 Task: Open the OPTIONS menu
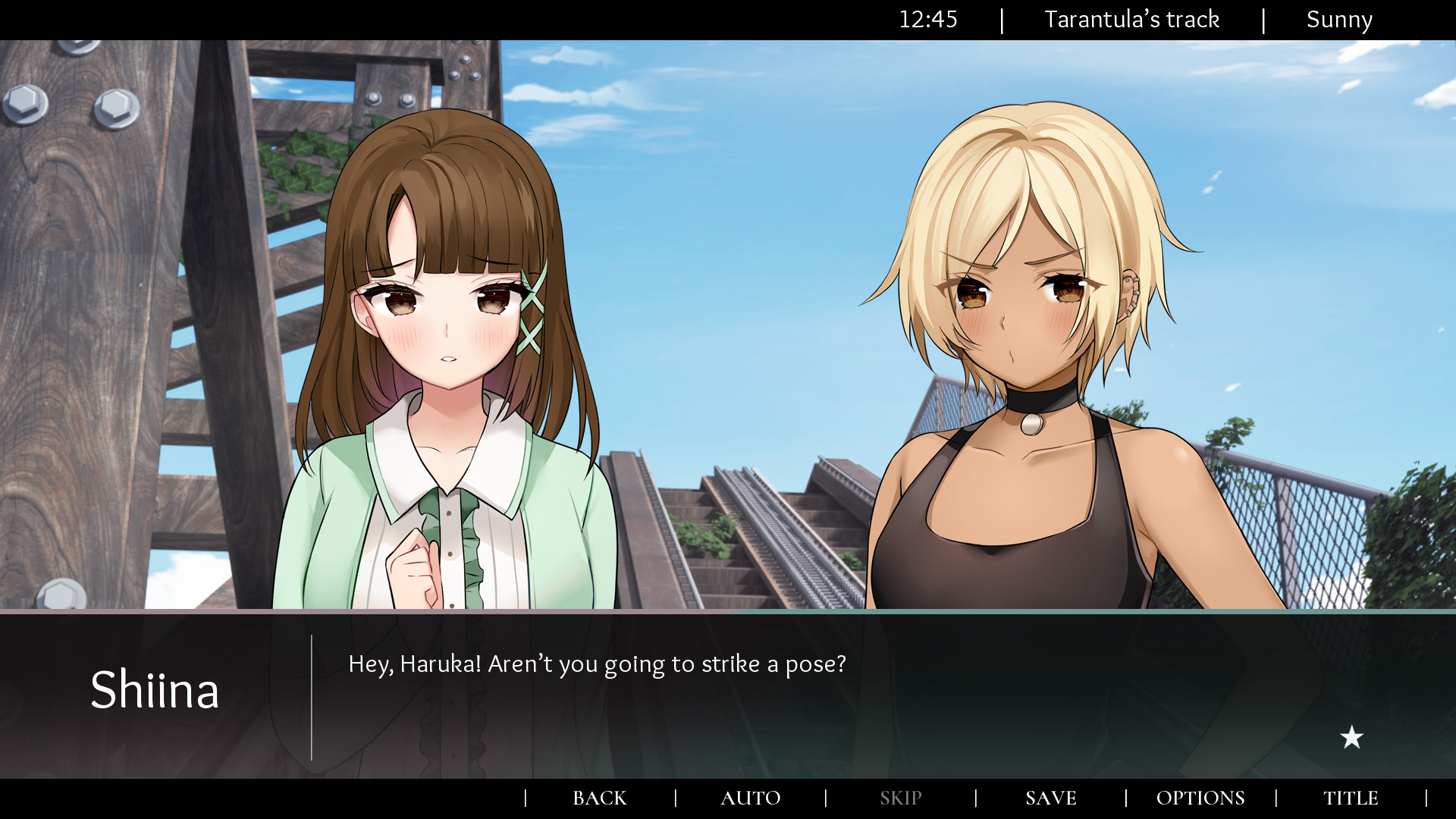coord(1200,798)
